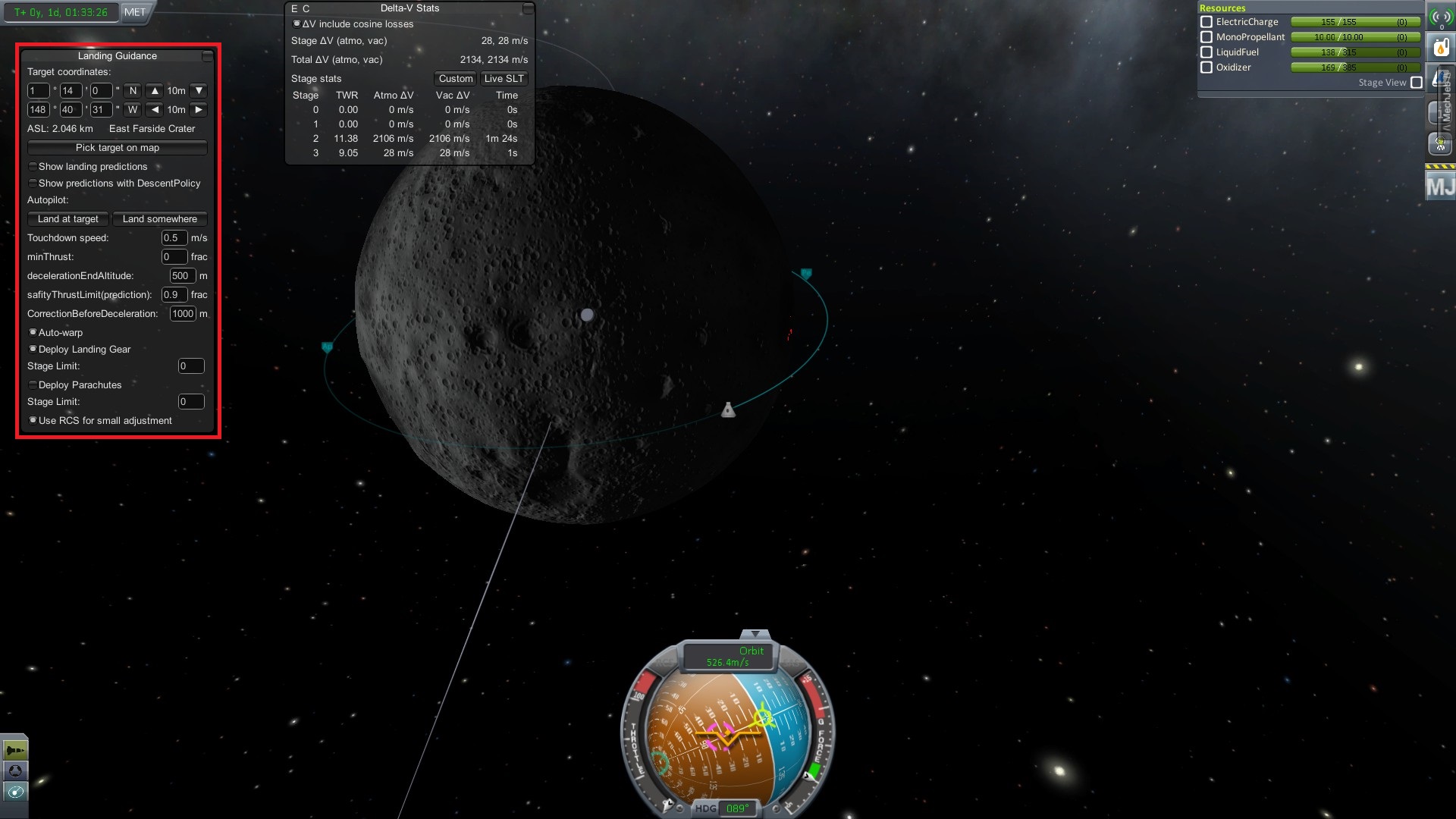Tick the LiquidFuel resource checkbox

tap(1207, 52)
